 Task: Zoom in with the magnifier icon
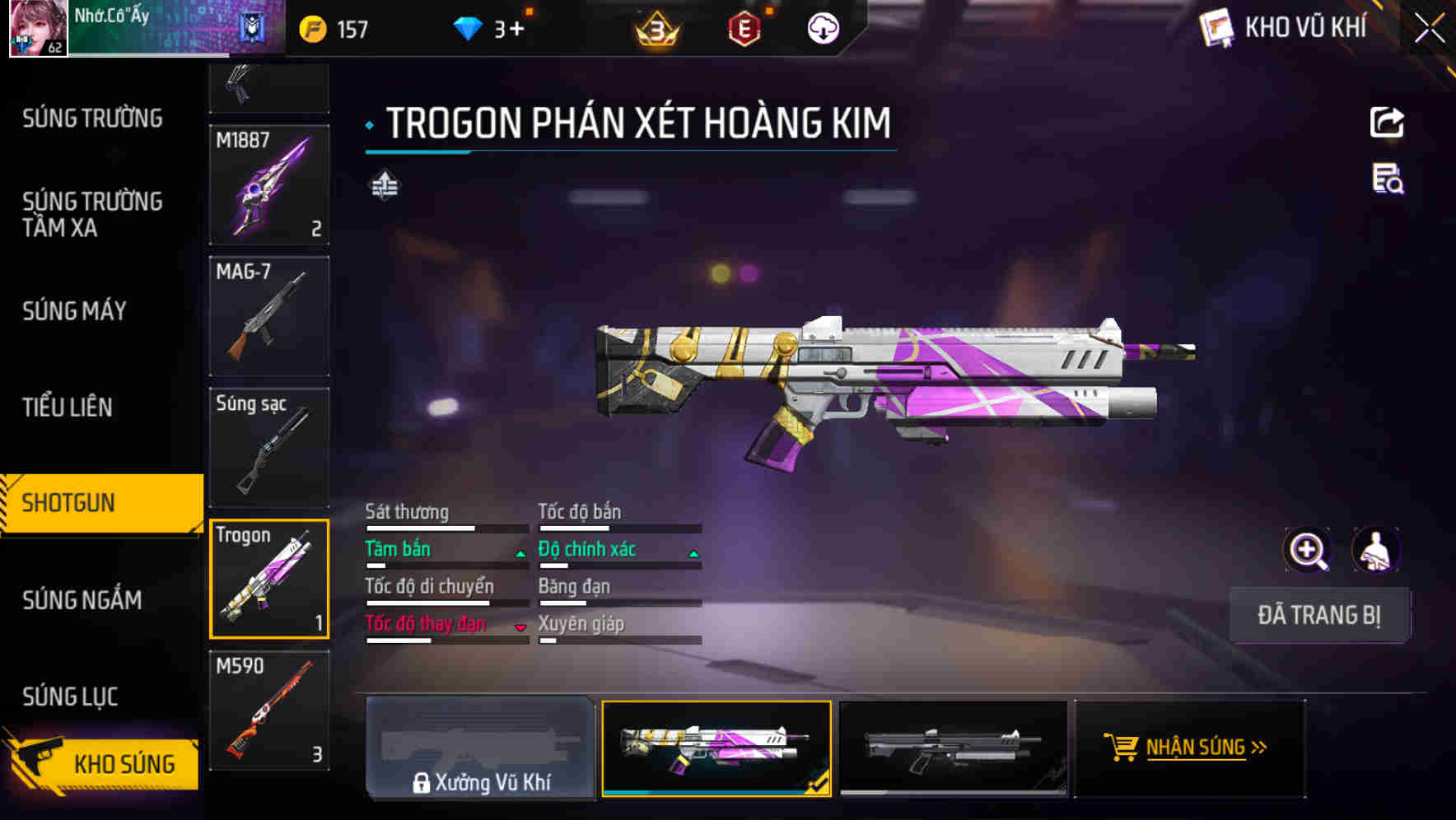point(1307,550)
